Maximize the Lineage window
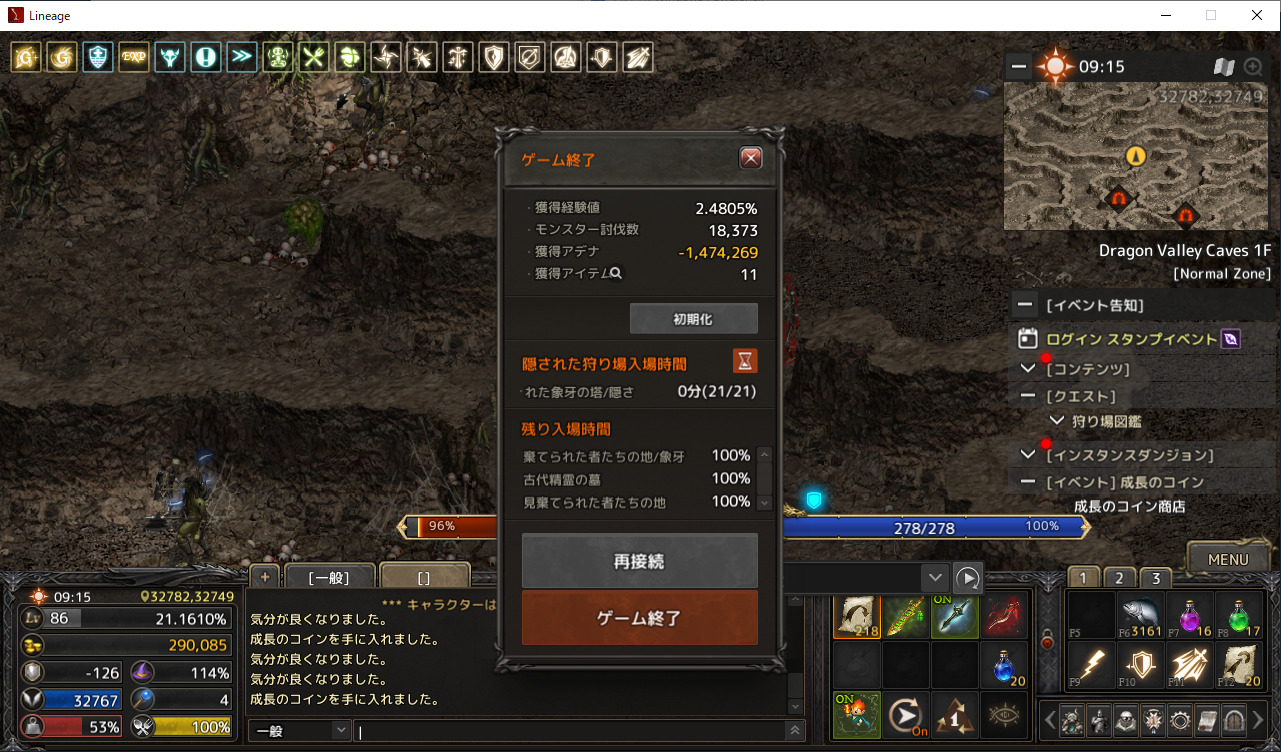Screen dimensions: 1281x752 (1211, 15)
